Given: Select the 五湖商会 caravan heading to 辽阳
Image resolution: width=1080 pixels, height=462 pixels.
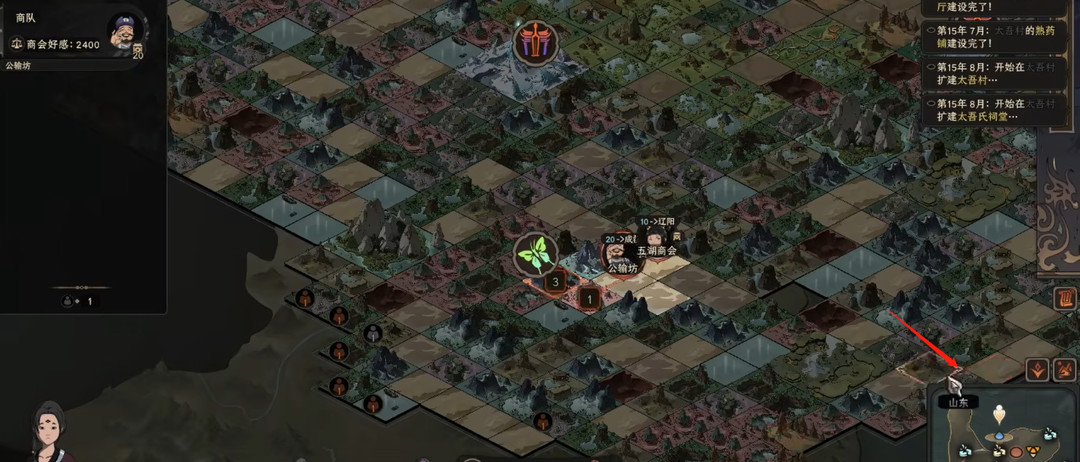Looking at the screenshot, I should tap(656, 237).
